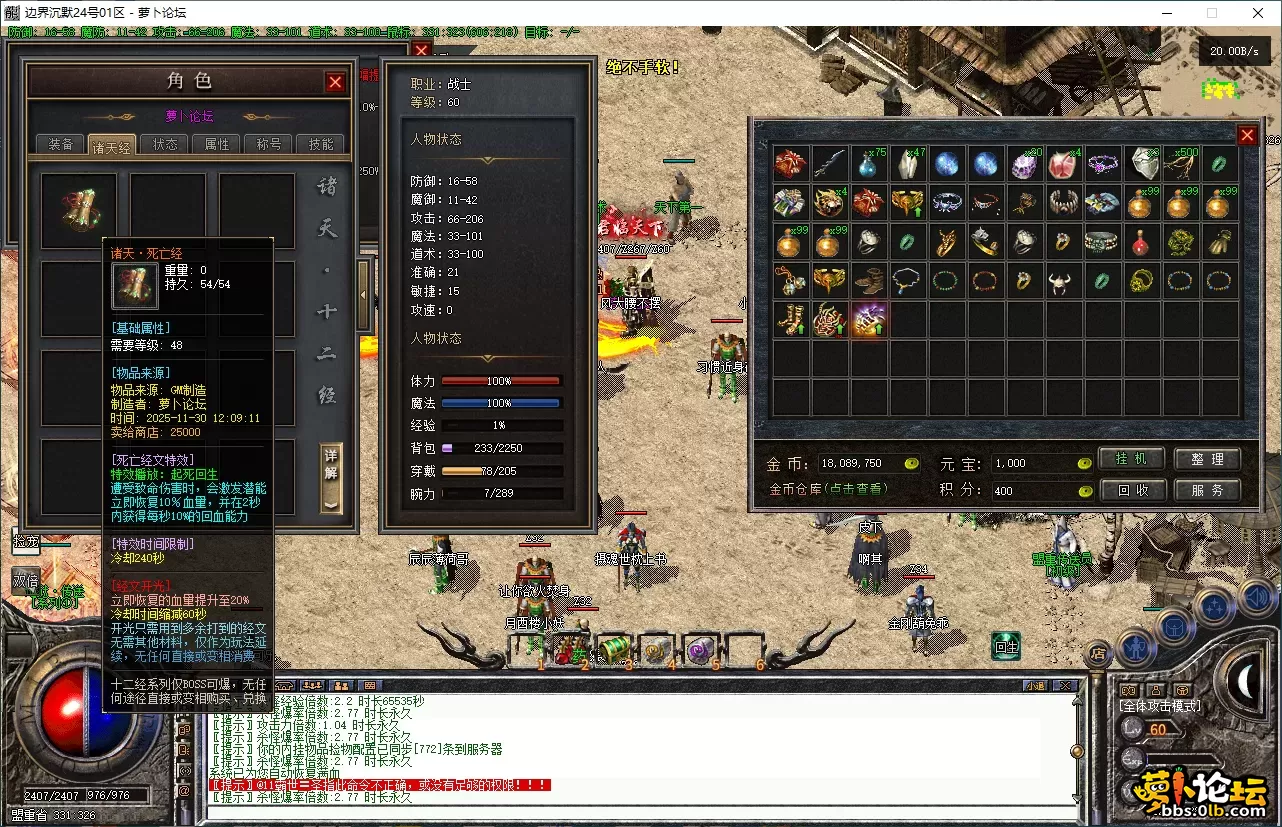Mute game sound with the speaker icon
The height and width of the screenshot is (827, 1282).
[1255, 596]
